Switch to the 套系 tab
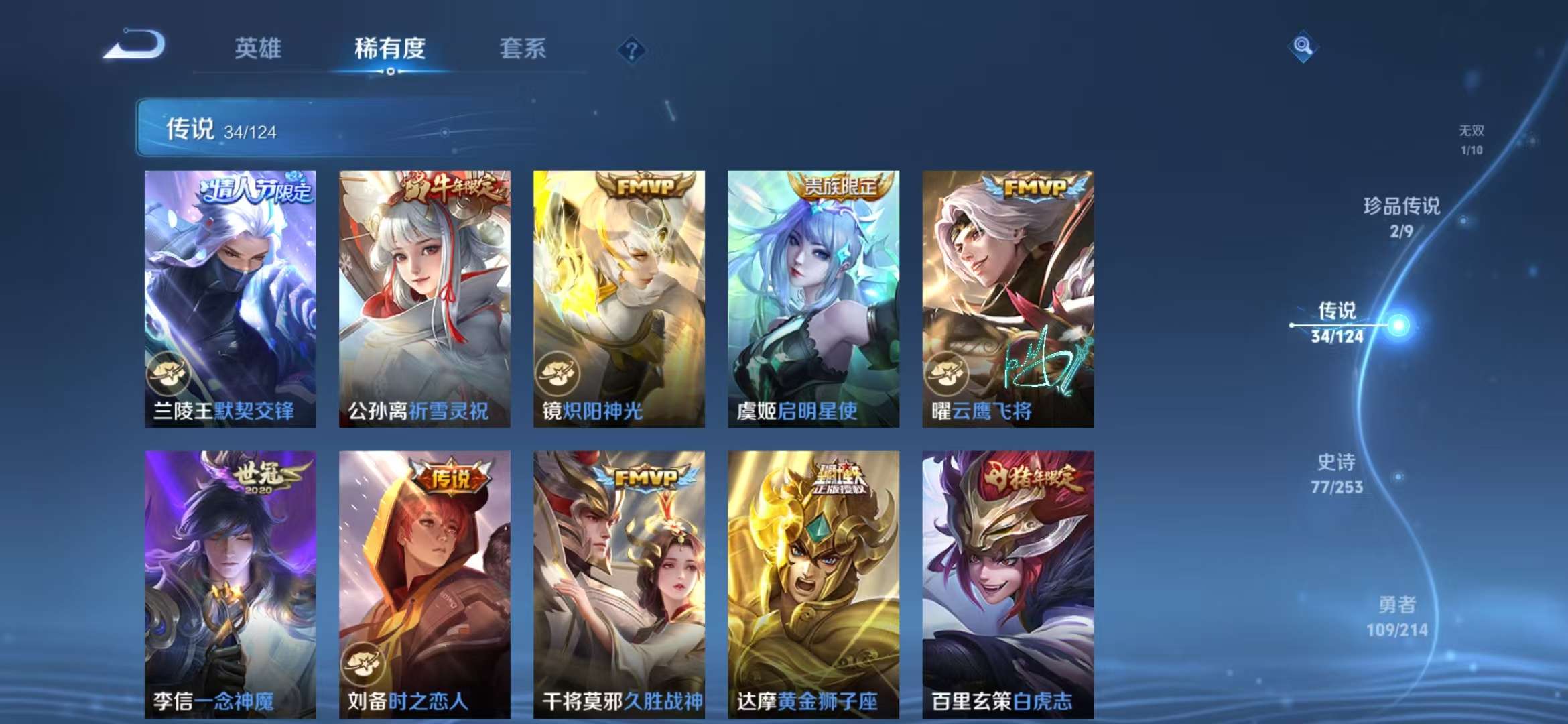This screenshot has width=1568, height=724. (x=522, y=48)
